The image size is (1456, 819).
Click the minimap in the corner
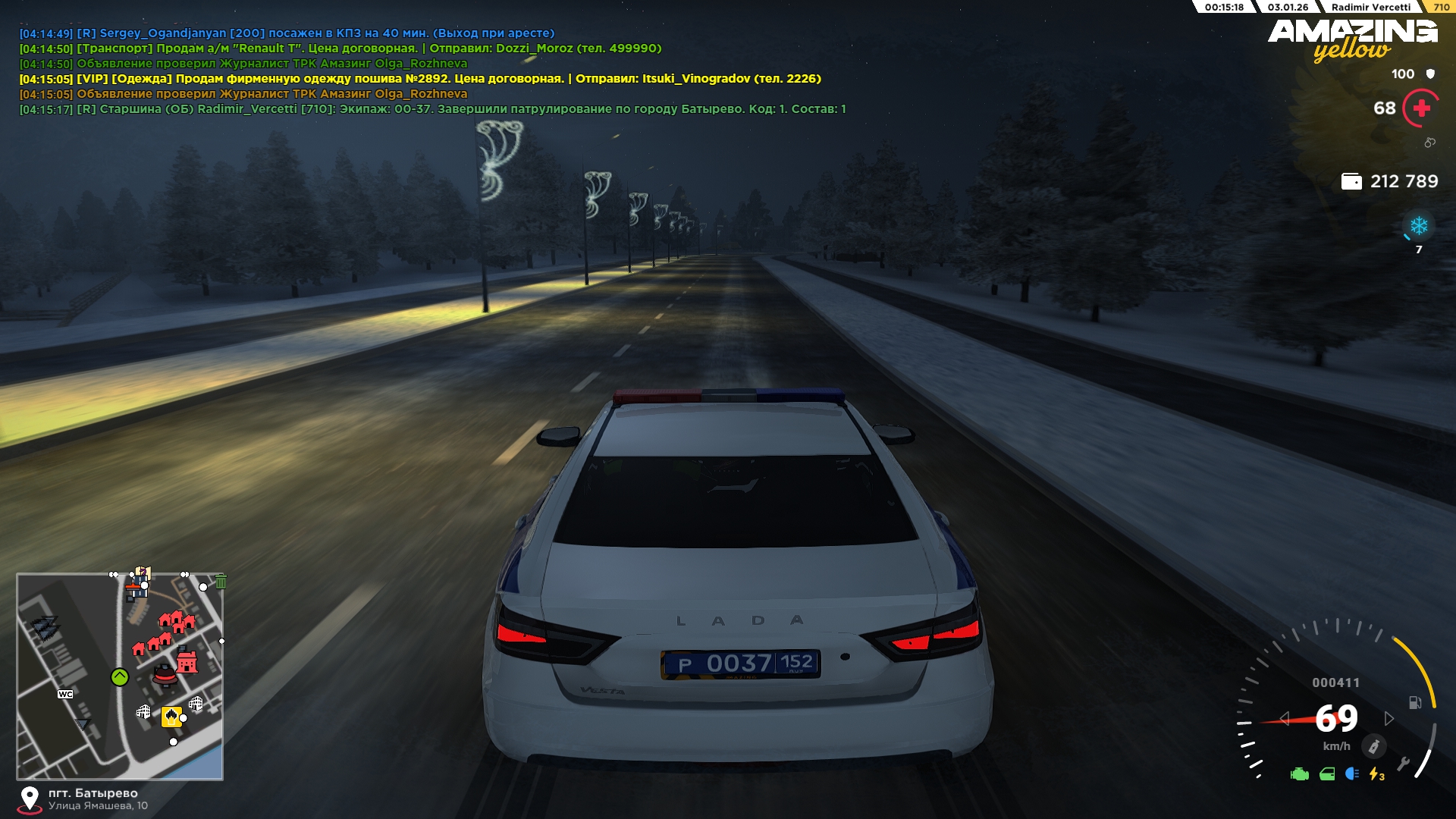[120, 676]
